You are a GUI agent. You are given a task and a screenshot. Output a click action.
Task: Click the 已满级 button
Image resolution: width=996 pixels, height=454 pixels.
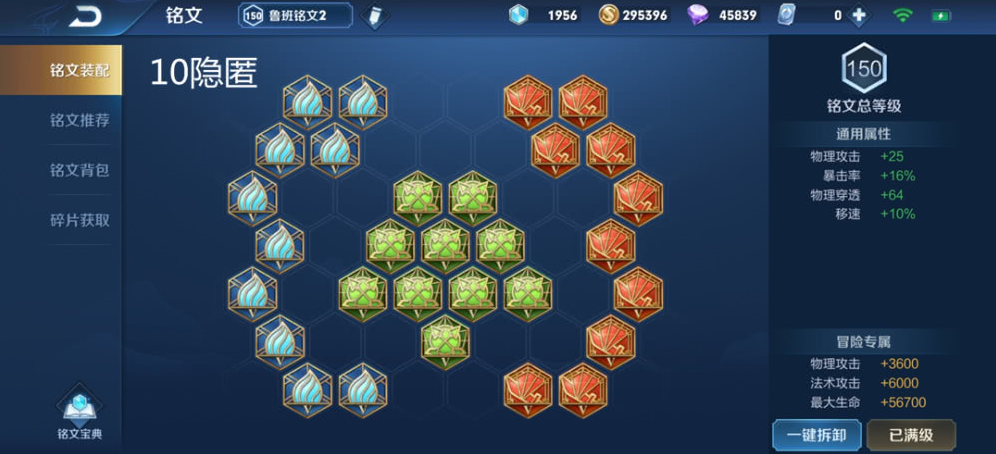point(910,435)
